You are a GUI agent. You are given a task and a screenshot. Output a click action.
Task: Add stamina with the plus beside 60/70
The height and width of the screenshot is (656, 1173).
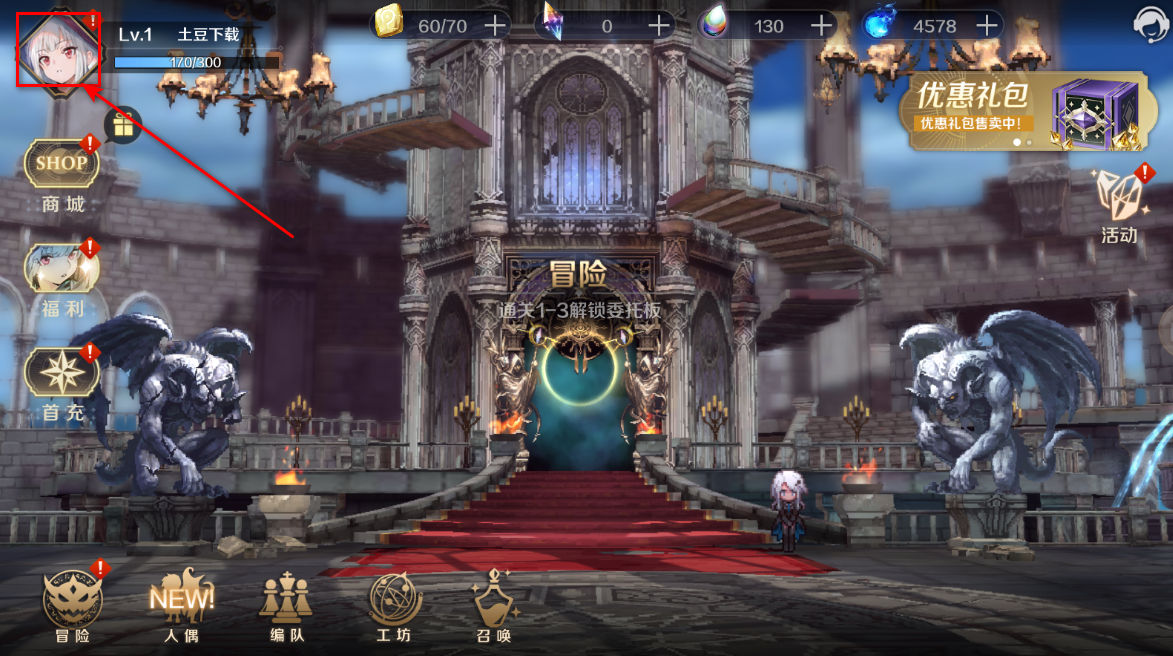tap(494, 25)
